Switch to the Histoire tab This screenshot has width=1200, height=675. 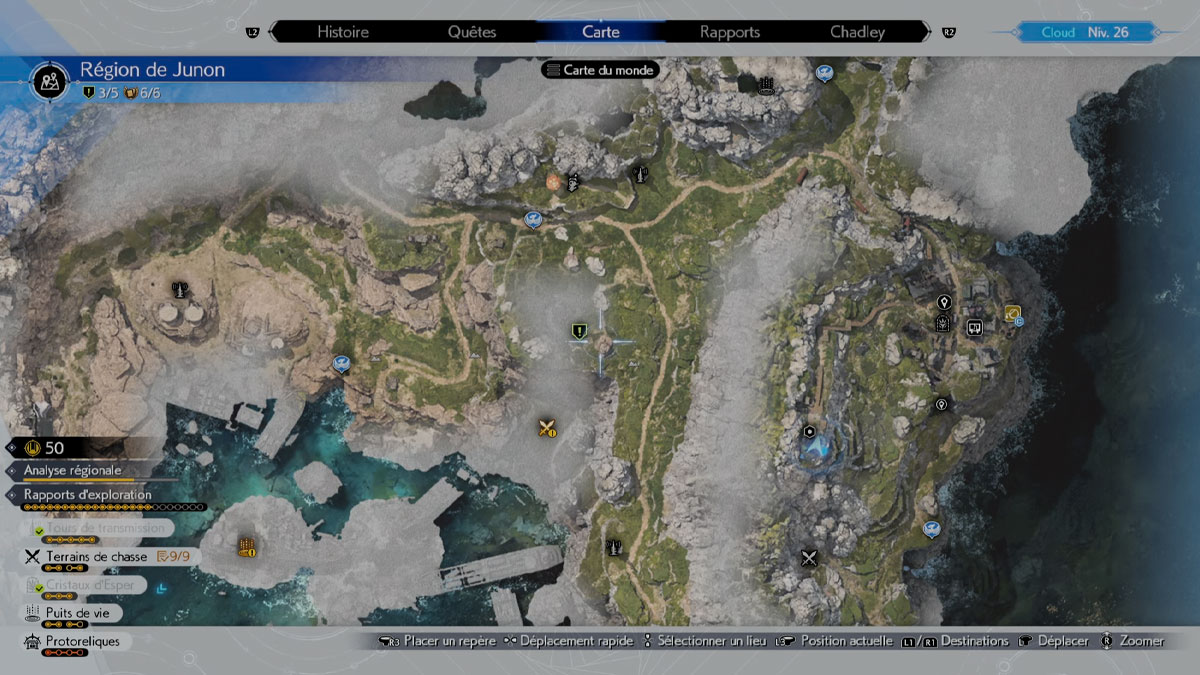[x=343, y=32]
